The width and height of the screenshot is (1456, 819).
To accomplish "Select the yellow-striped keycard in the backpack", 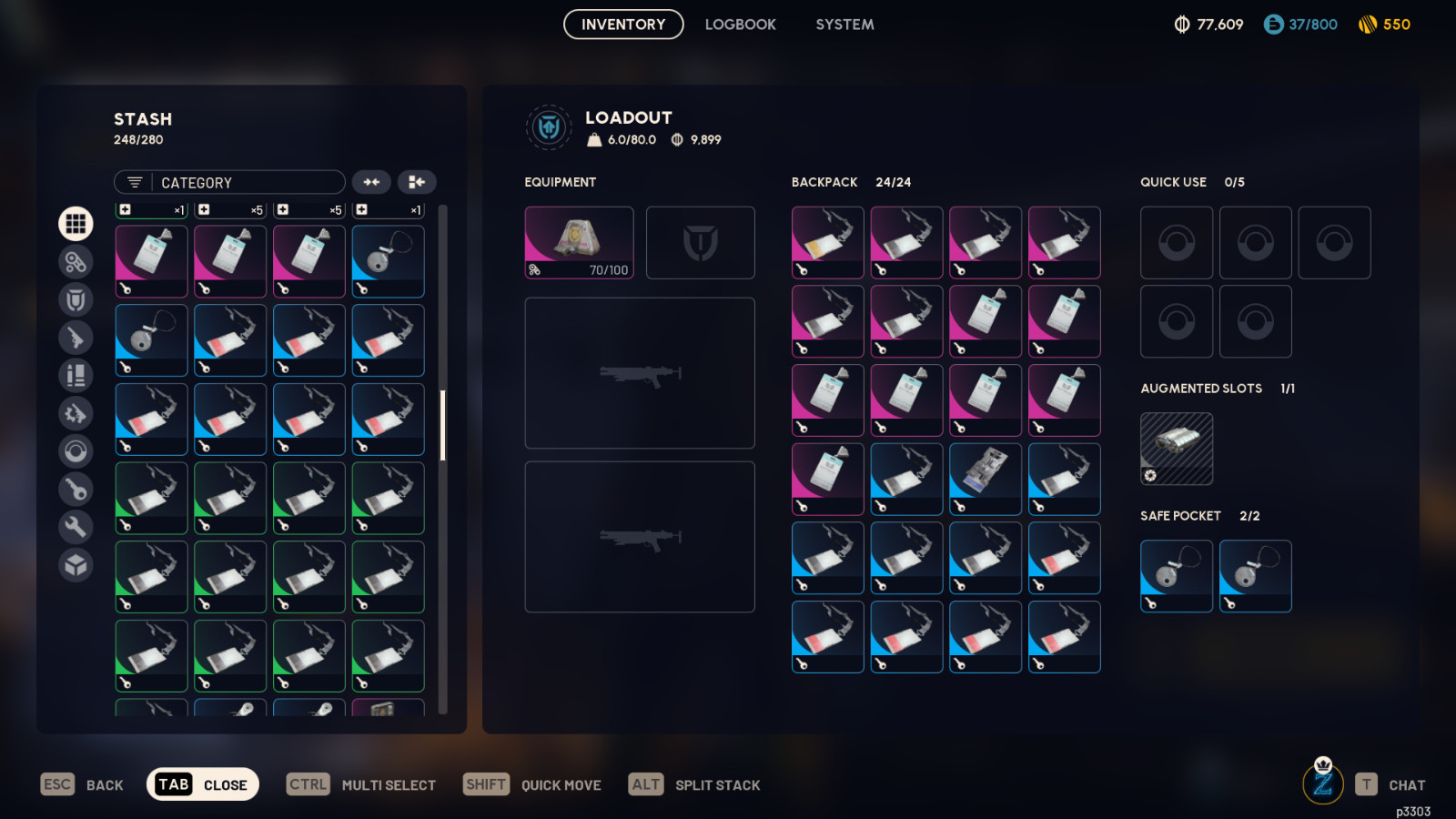I will (x=827, y=242).
